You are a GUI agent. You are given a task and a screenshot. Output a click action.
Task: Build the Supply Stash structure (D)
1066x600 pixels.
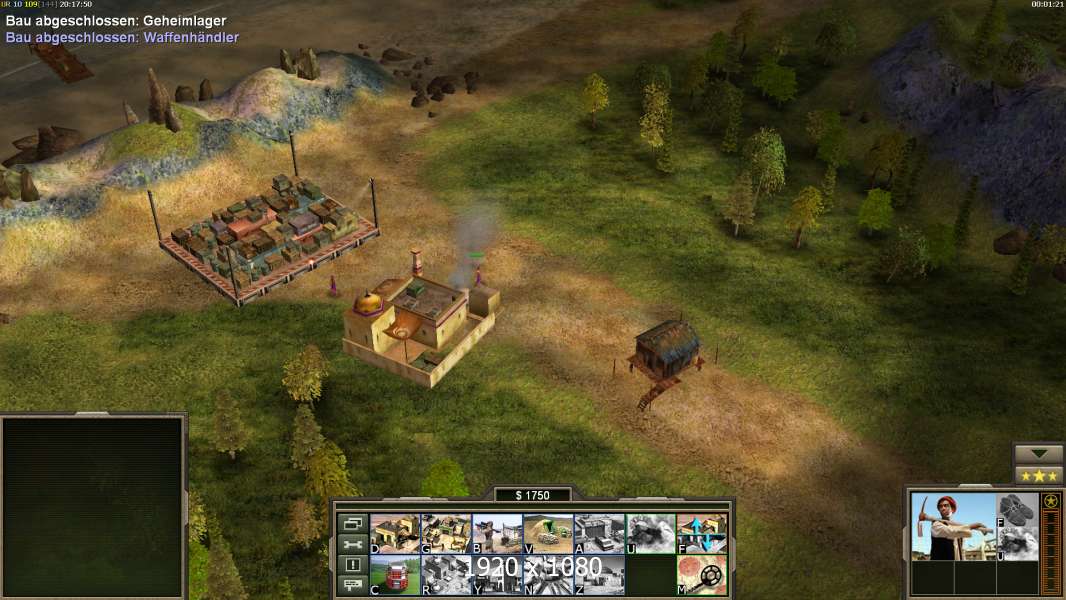395,533
